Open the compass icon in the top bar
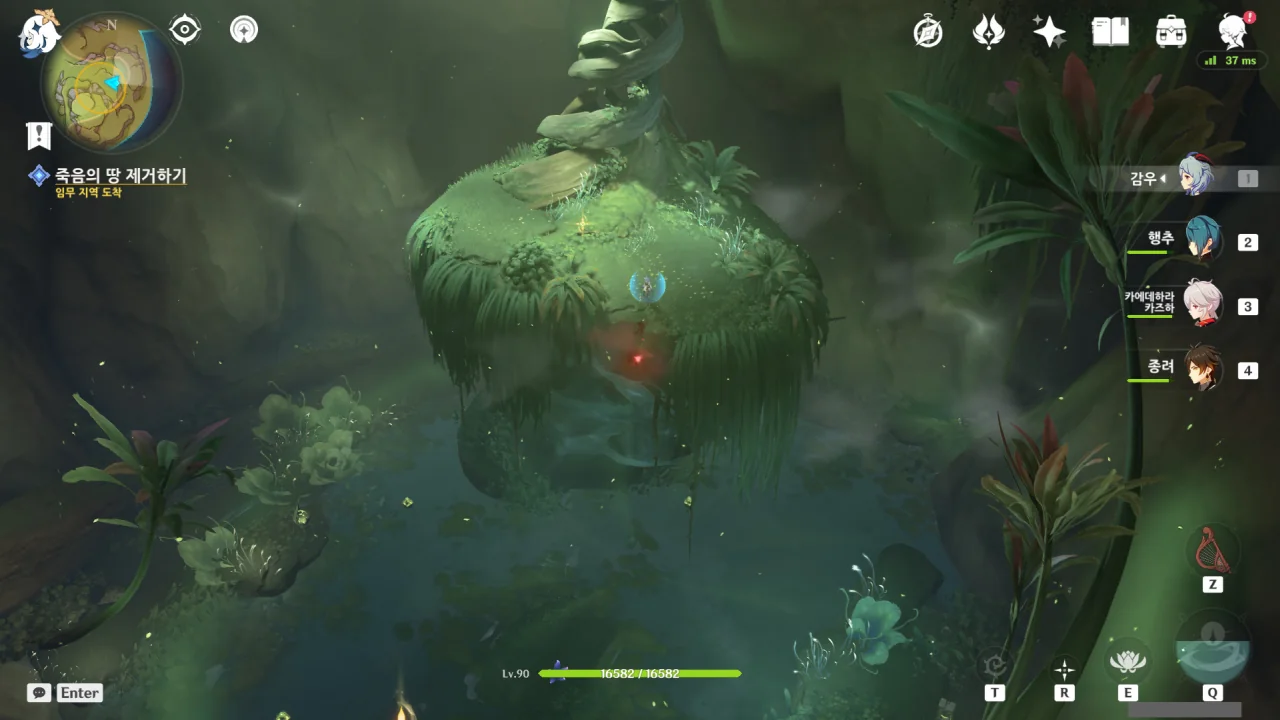The image size is (1280, 720). [928, 32]
